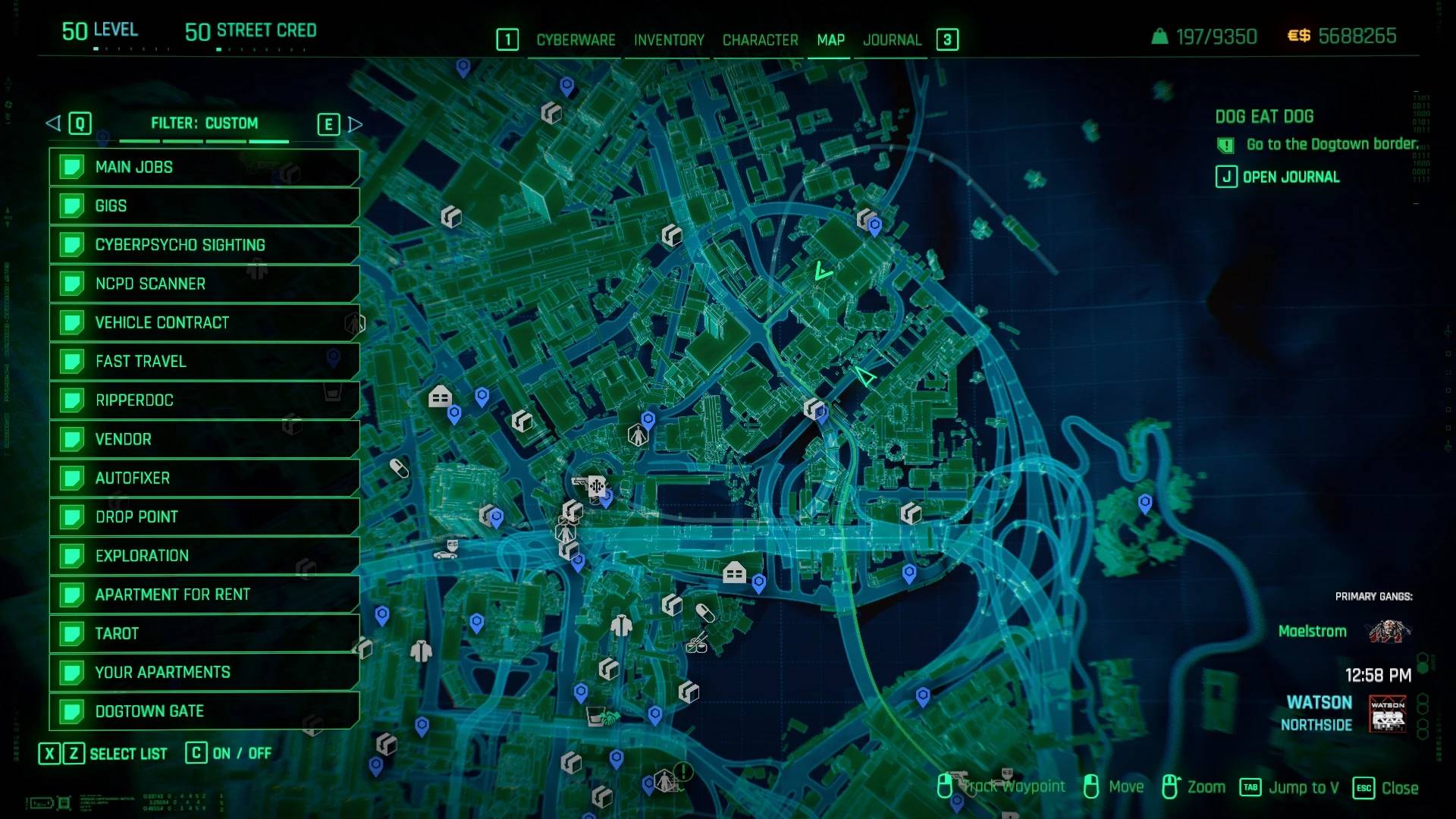Image resolution: width=1456 pixels, height=819 pixels.
Task: Toggle the Drop Point filter
Action: (203, 517)
